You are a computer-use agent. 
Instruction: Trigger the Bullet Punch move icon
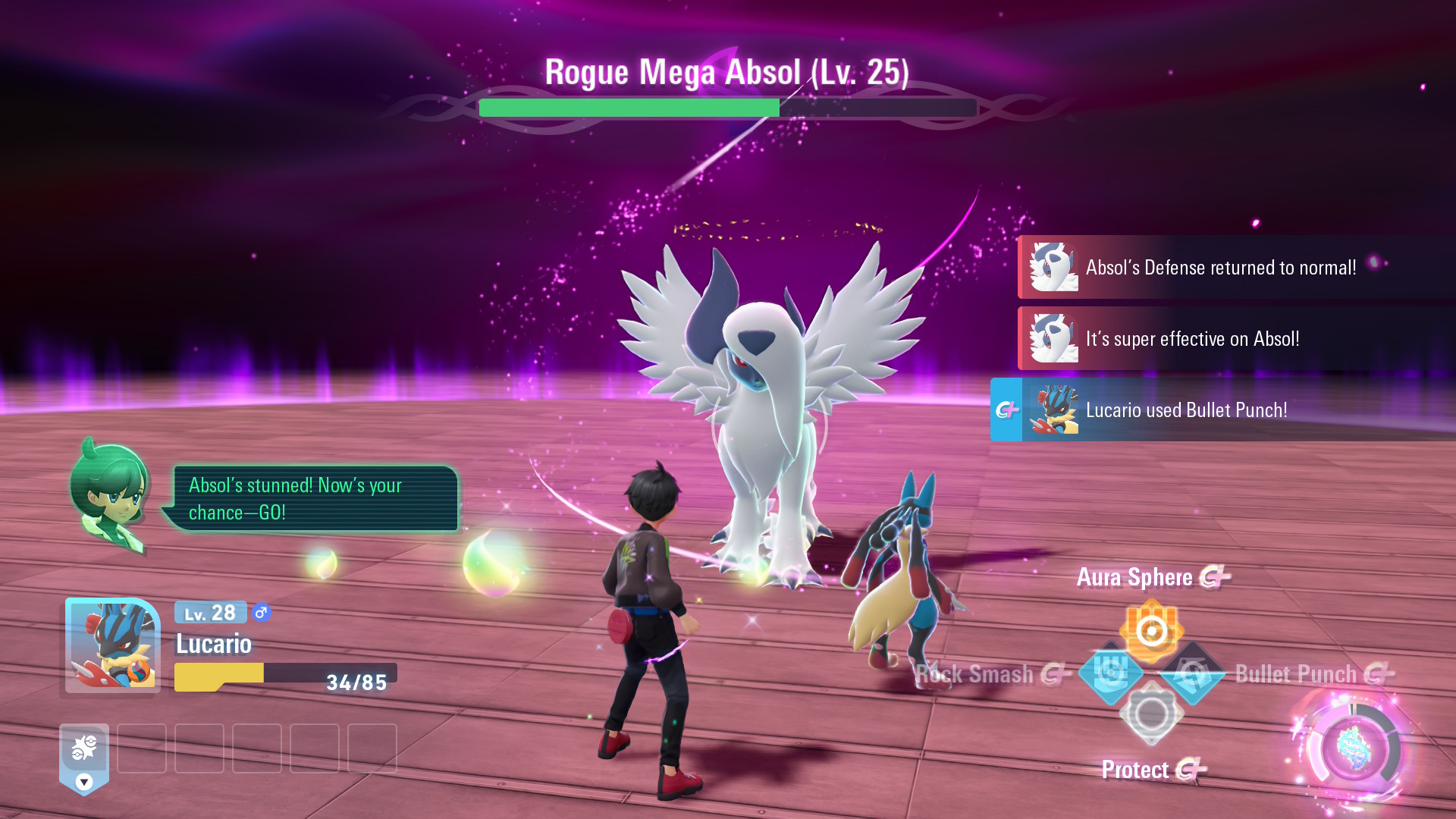pyautogui.click(x=1193, y=672)
